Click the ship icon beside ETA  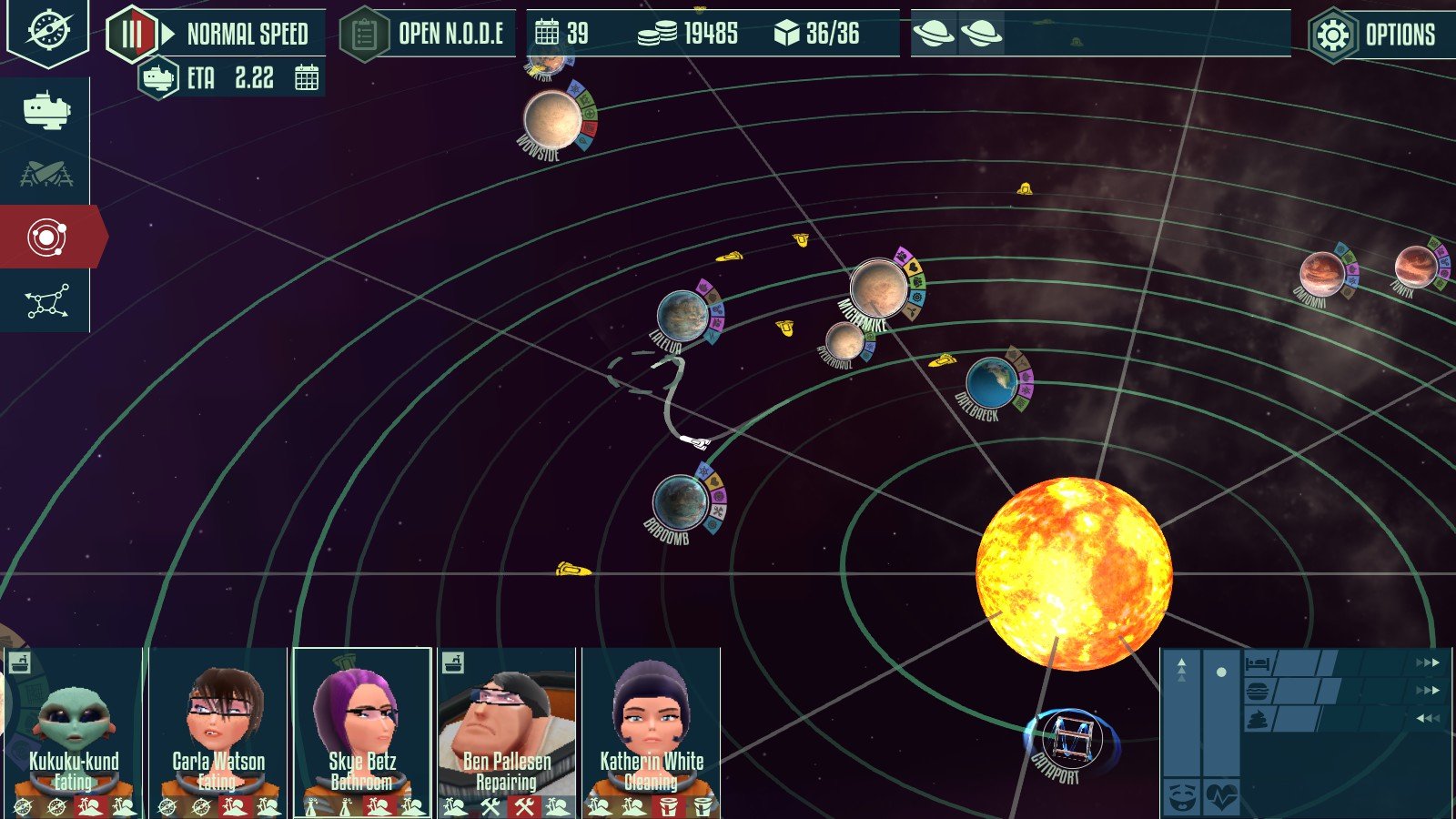tap(158, 78)
